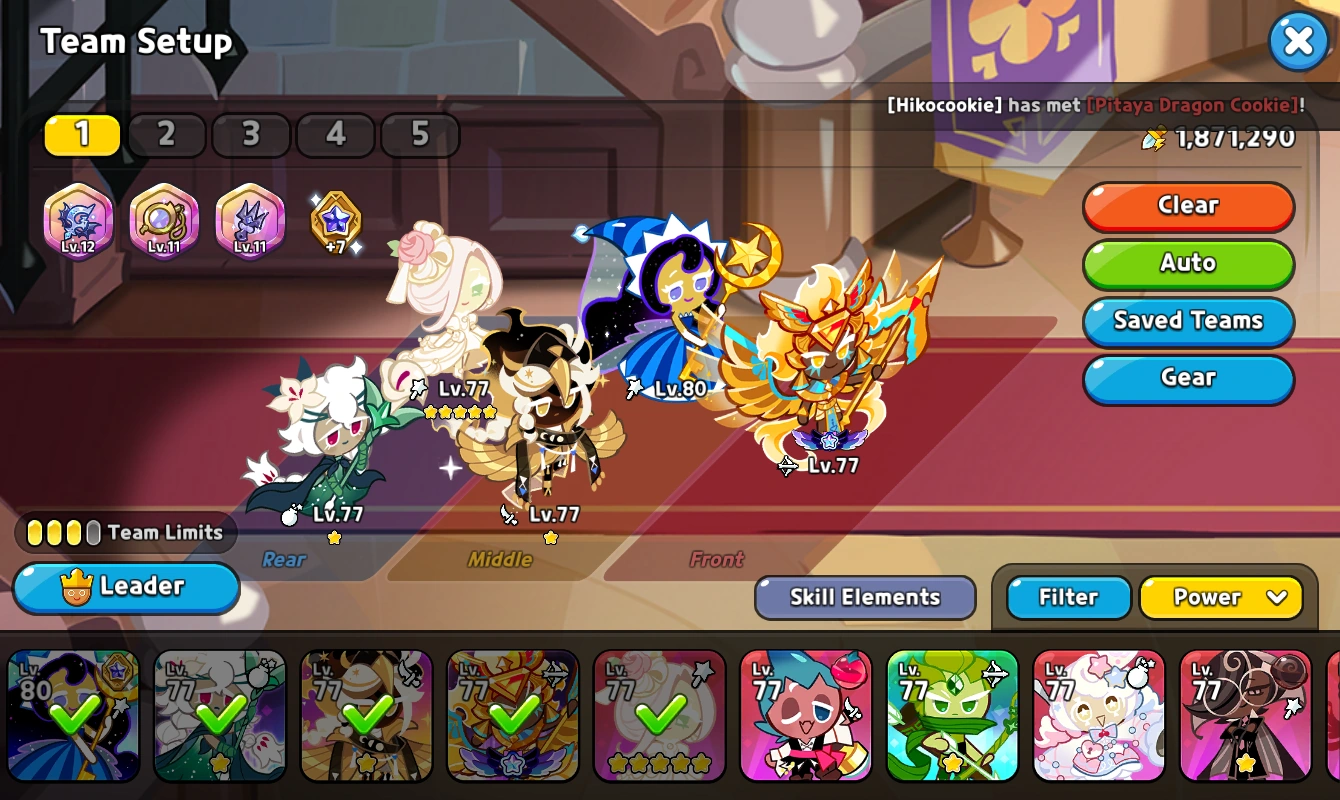Image resolution: width=1340 pixels, height=800 pixels.
Task: Select the rightmost Lv.11 wing treasure
Action: coord(249,220)
